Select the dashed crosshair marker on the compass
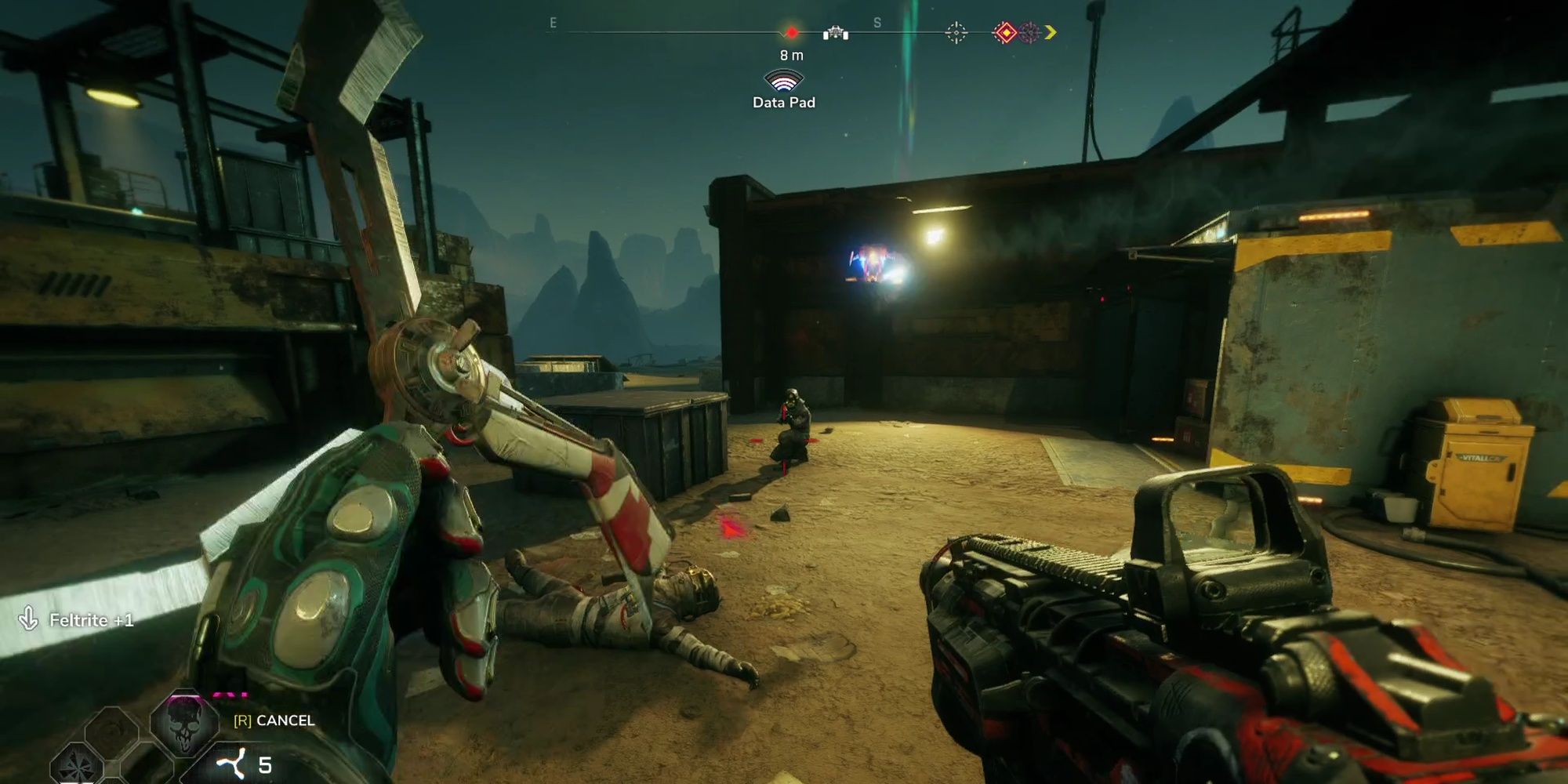 tap(955, 32)
